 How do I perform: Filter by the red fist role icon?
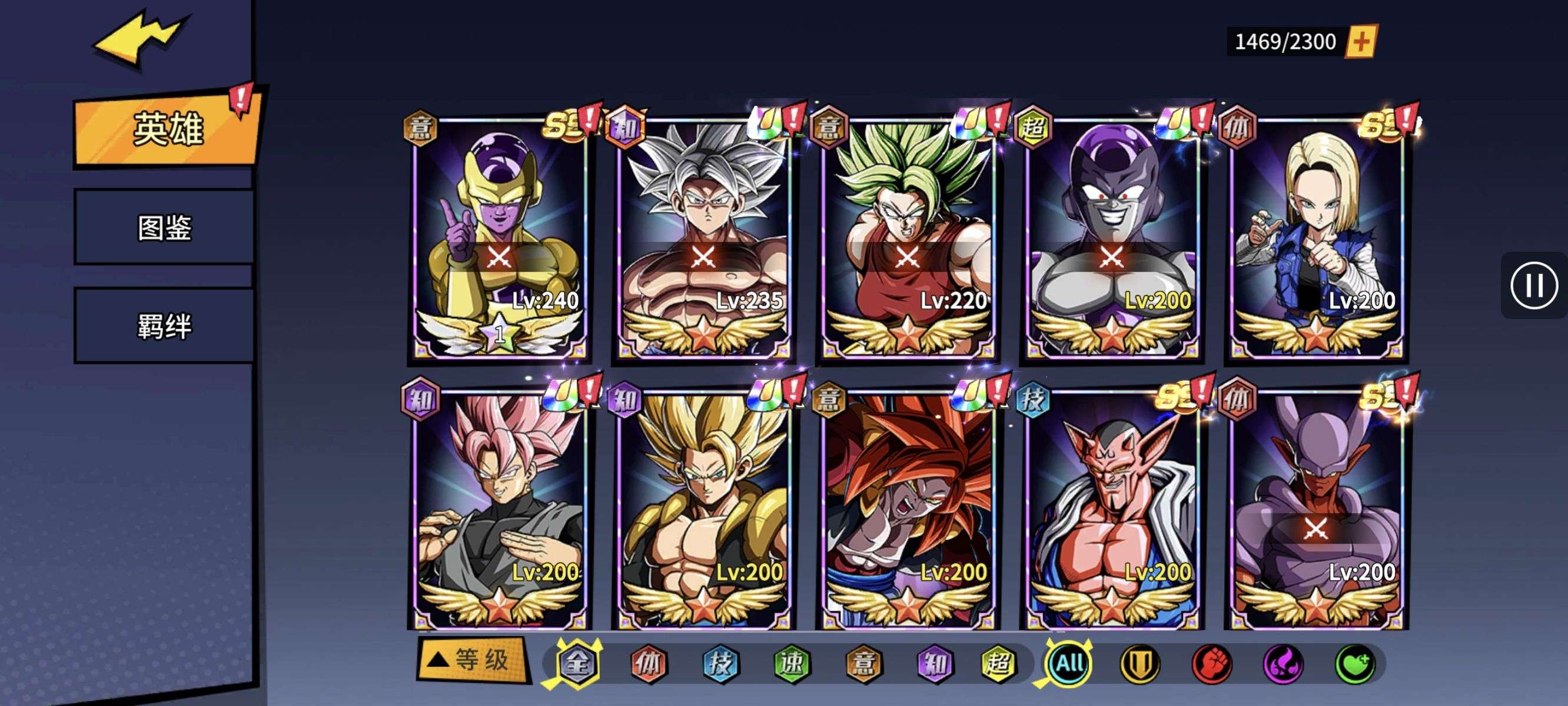pos(1211,664)
